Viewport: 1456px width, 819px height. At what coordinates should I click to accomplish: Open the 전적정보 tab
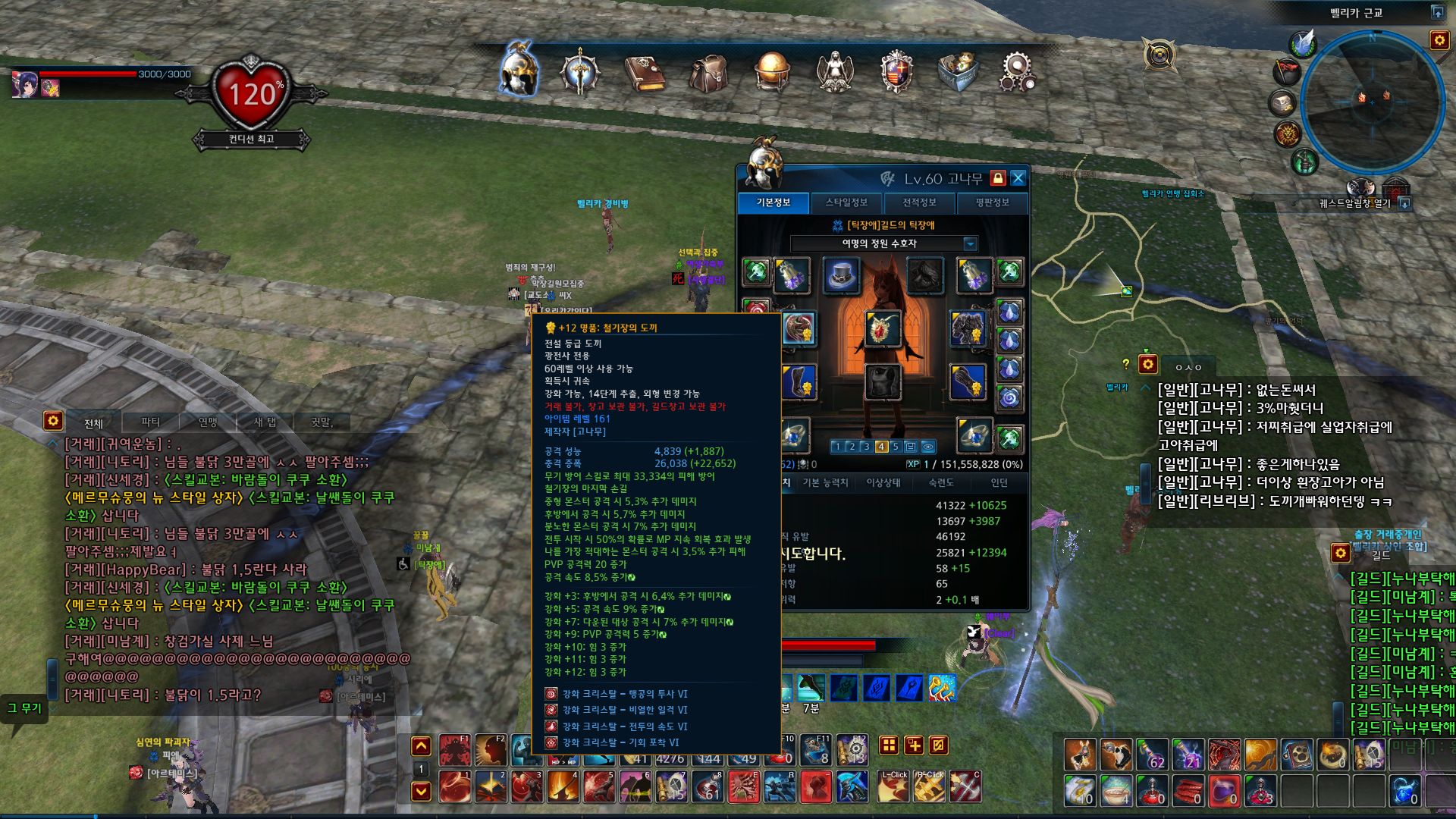tap(919, 202)
